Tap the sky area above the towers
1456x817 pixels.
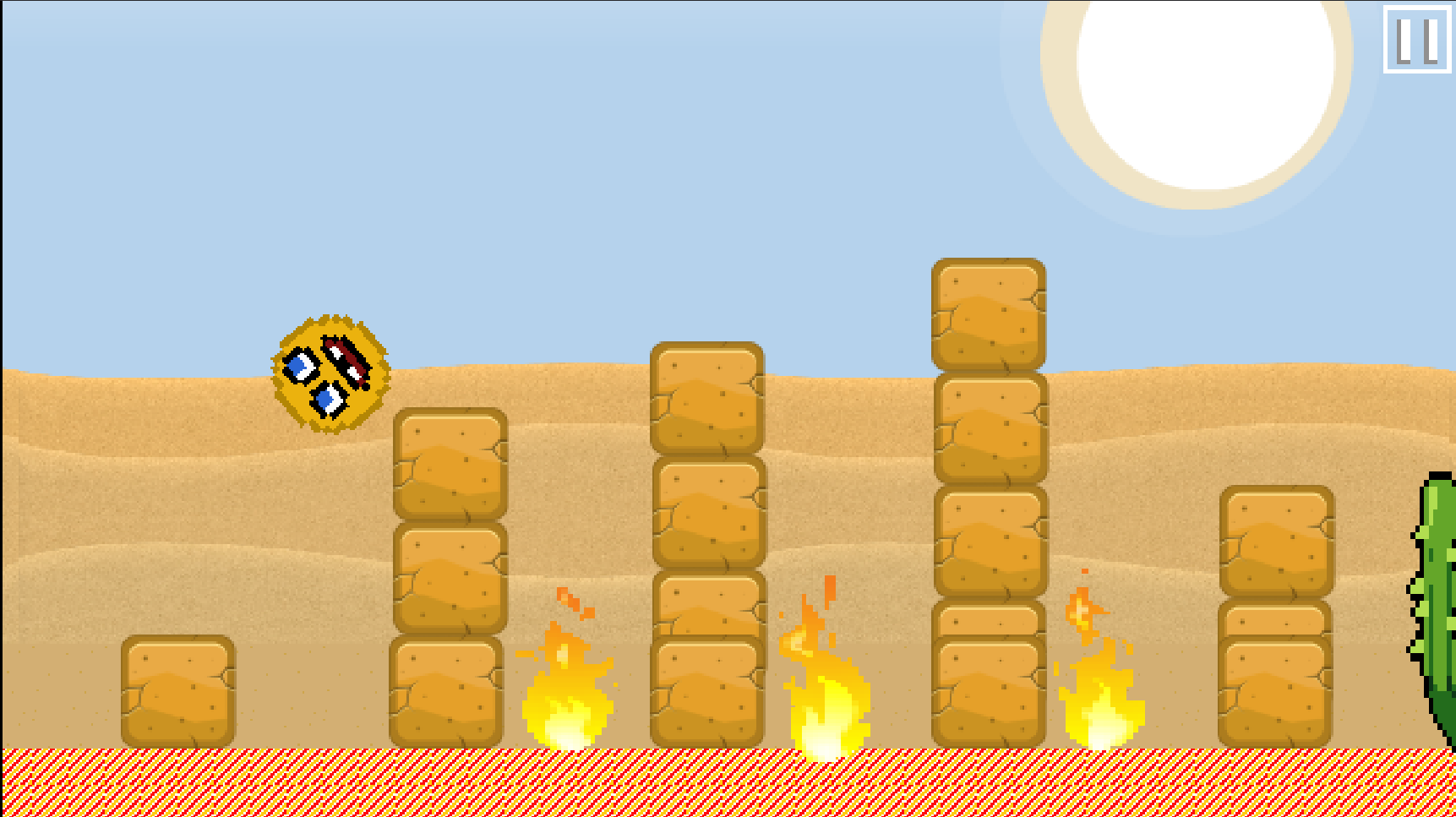tap(592, 127)
